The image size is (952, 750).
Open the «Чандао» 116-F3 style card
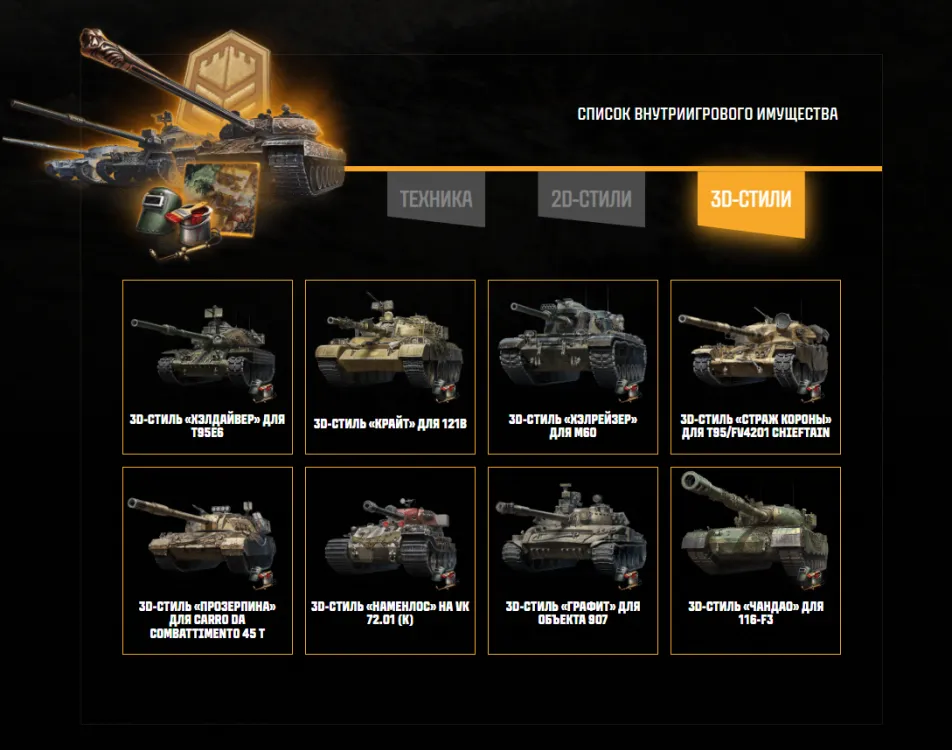tap(755, 560)
